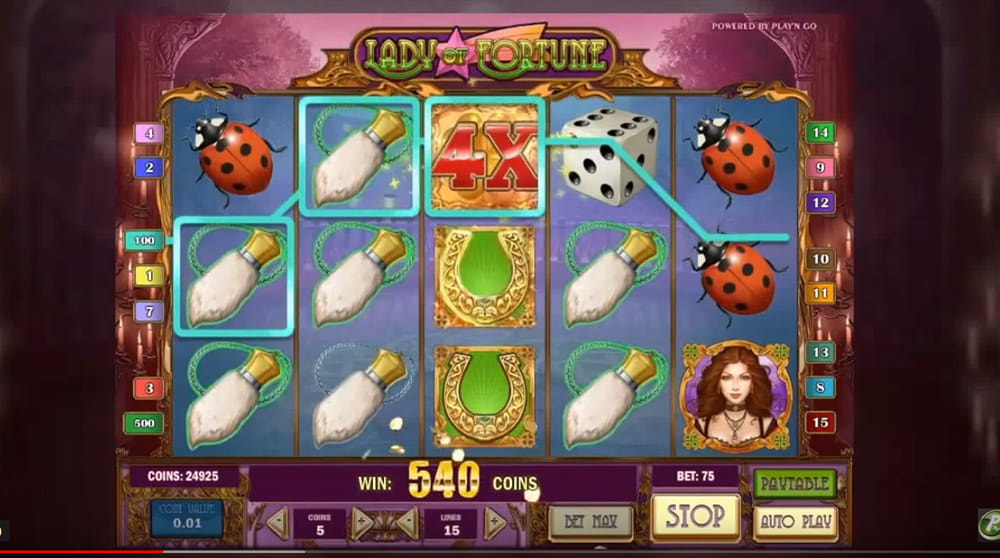Select payline marker 11

[x=820, y=293]
